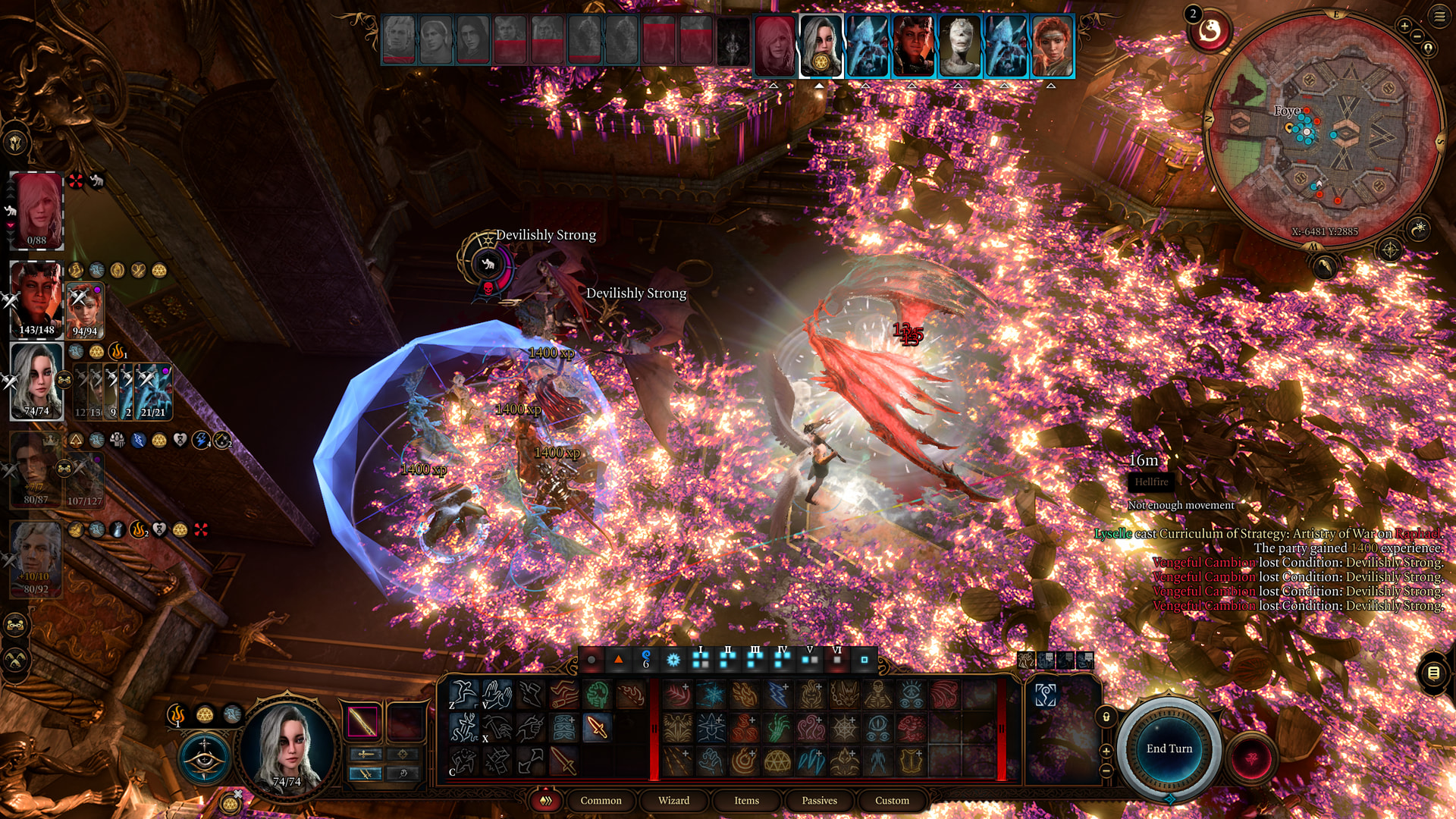Image resolution: width=1456 pixels, height=819 pixels.
Task: Select the dagger attack action
Action: click(597, 728)
